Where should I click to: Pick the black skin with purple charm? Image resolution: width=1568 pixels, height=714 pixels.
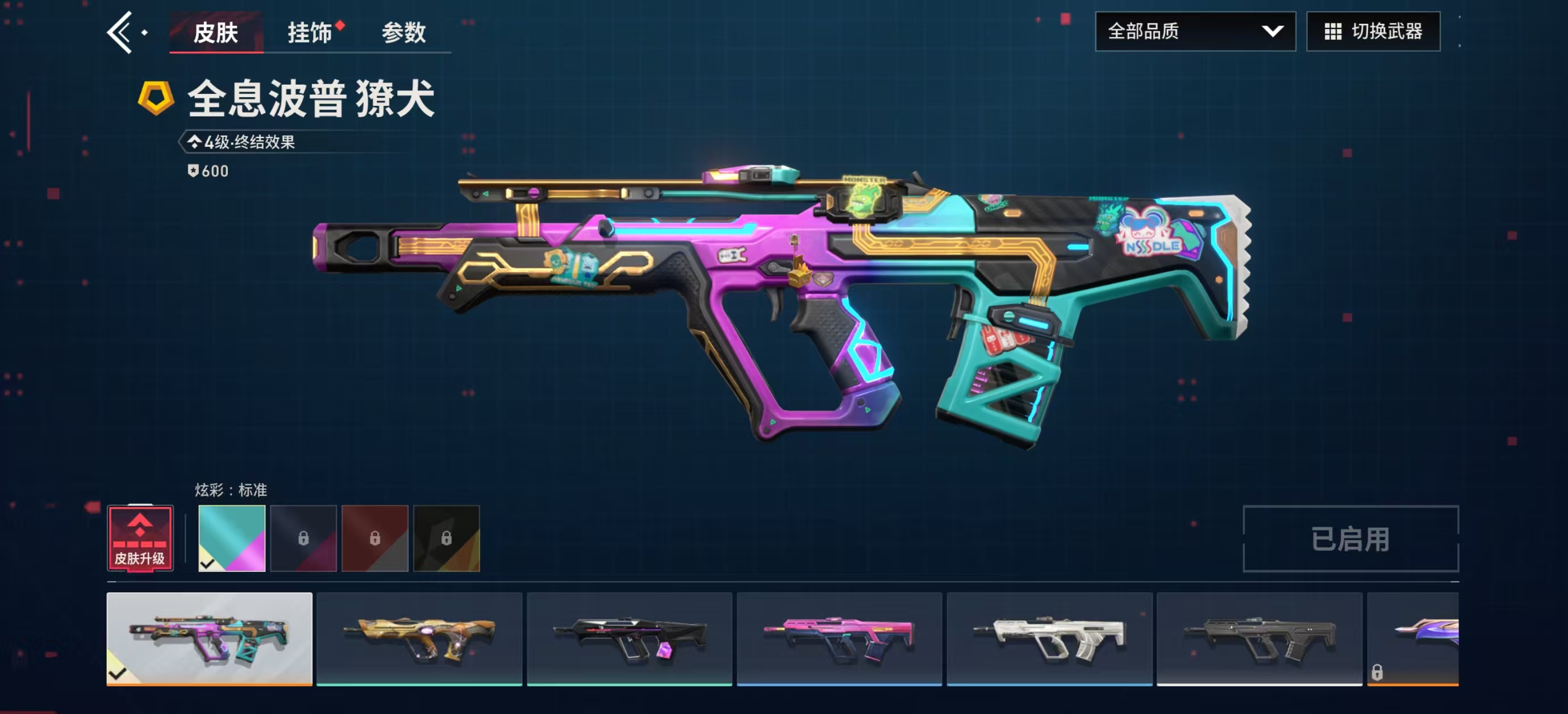629,638
